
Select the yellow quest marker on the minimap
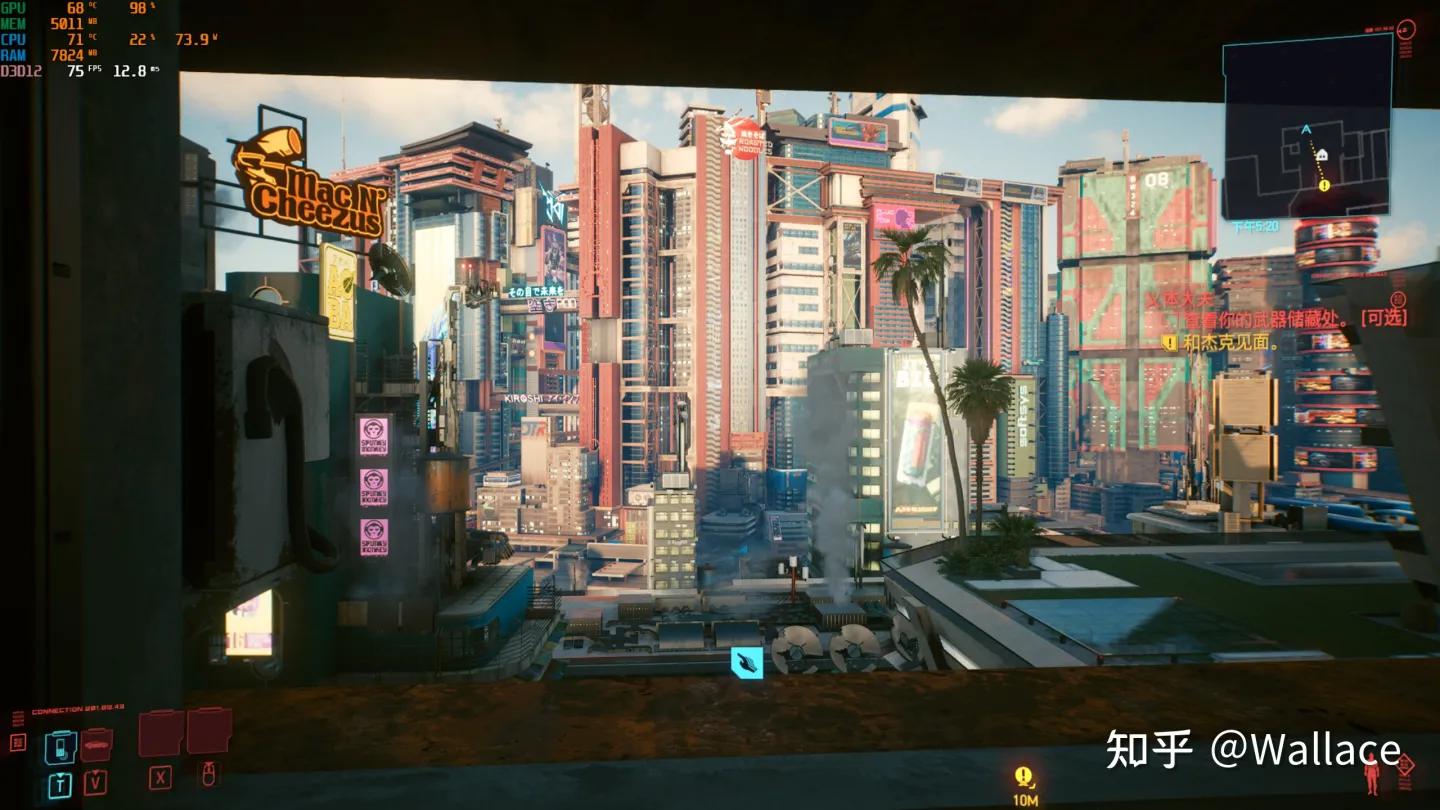[x=1323, y=185]
